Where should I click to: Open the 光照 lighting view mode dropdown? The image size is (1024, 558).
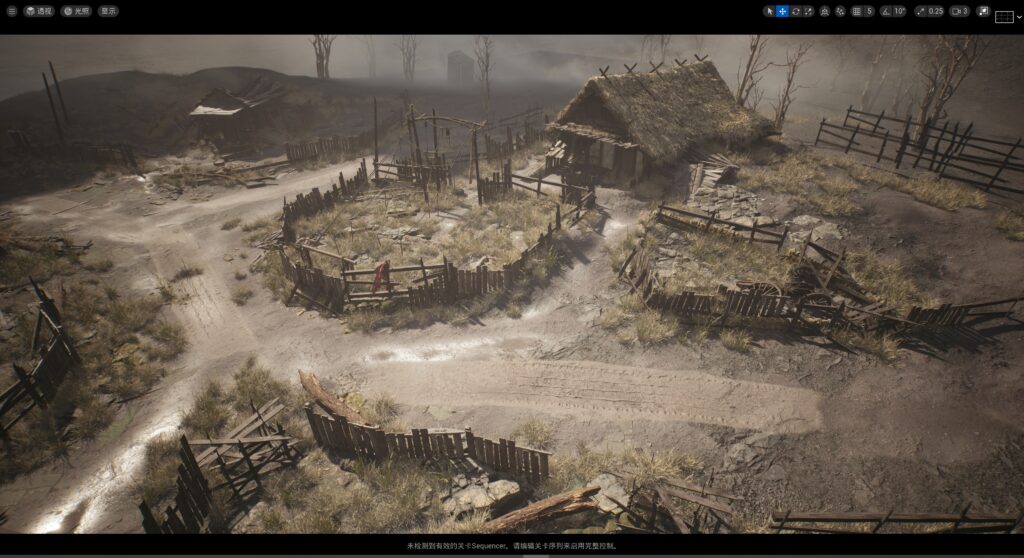(x=76, y=11)
